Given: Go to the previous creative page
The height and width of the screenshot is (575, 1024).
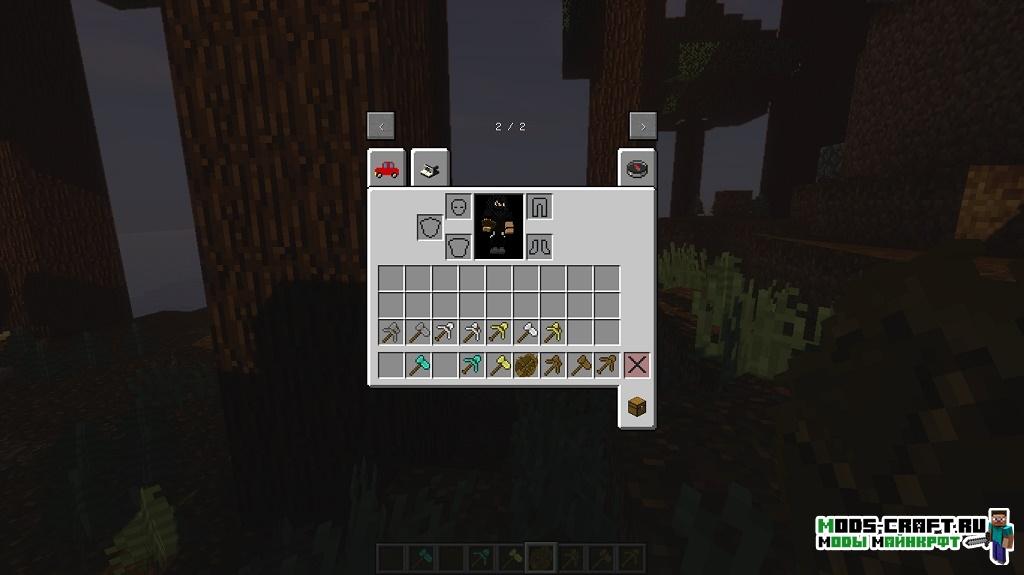Looking at the screenshot, I should (381, 125).
